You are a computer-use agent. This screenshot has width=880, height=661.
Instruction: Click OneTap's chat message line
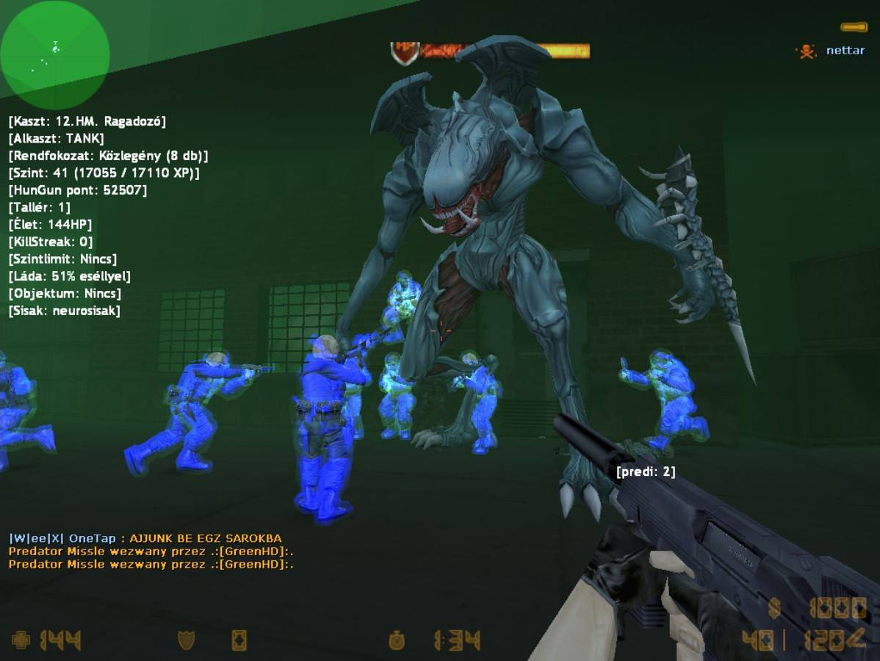(146, 538)
